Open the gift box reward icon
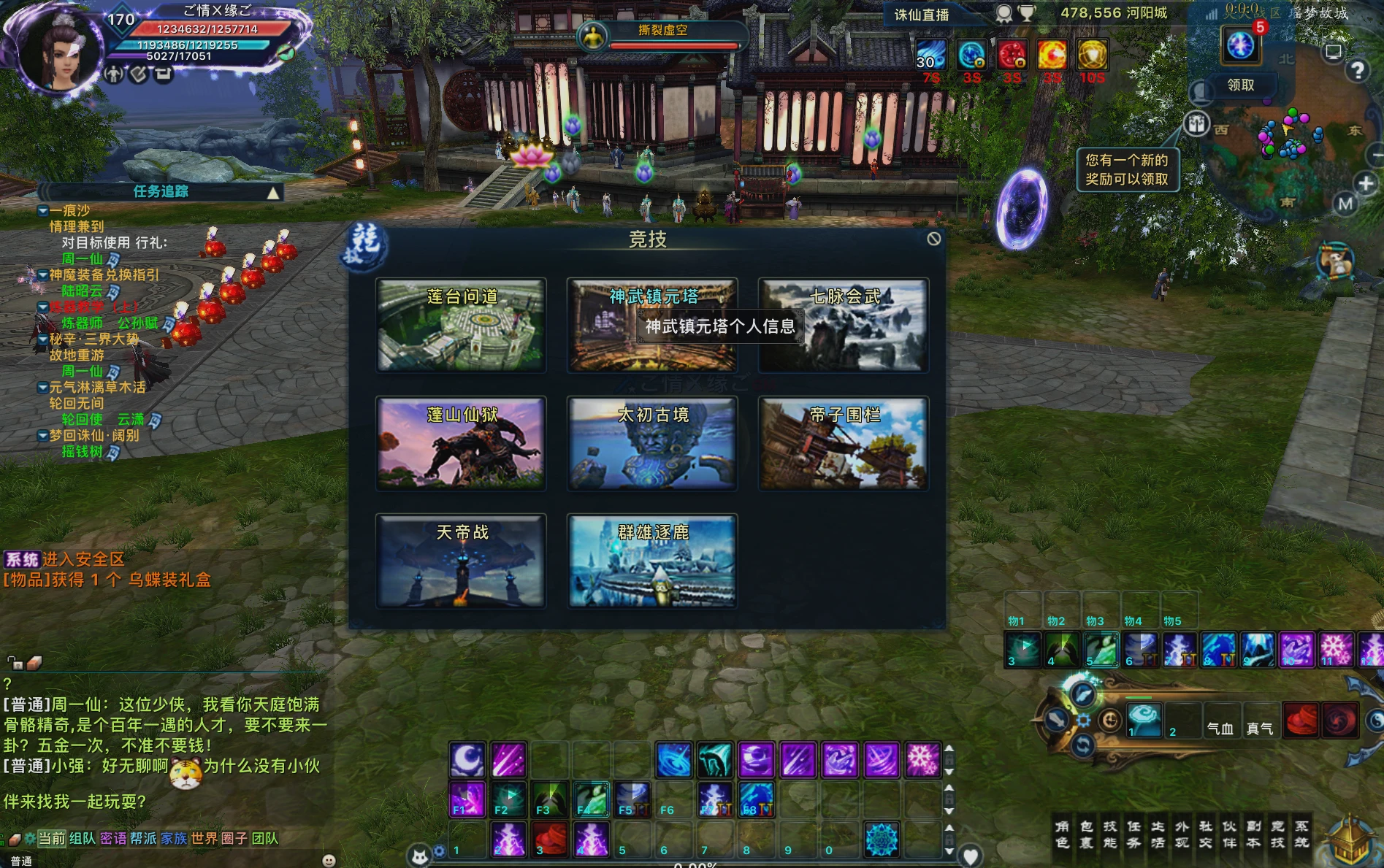 [x=1196, y=124]
